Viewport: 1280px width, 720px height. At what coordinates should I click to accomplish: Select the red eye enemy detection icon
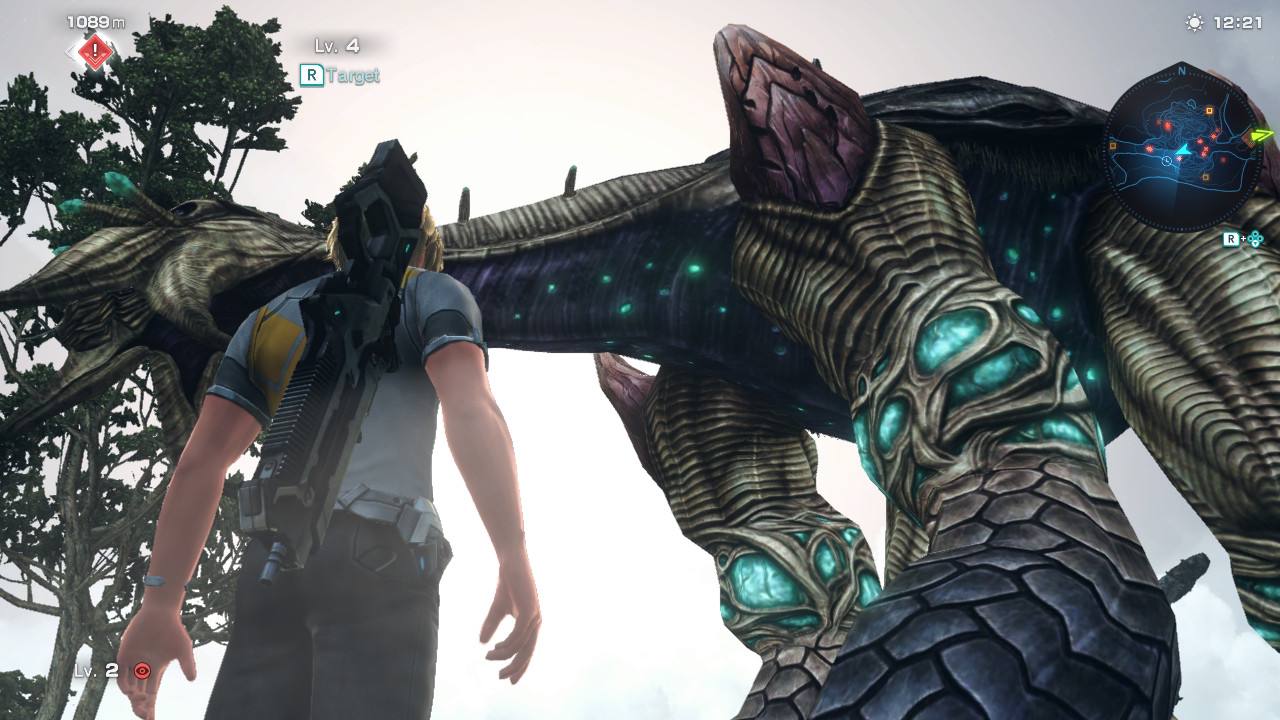(x=142, y=671)
